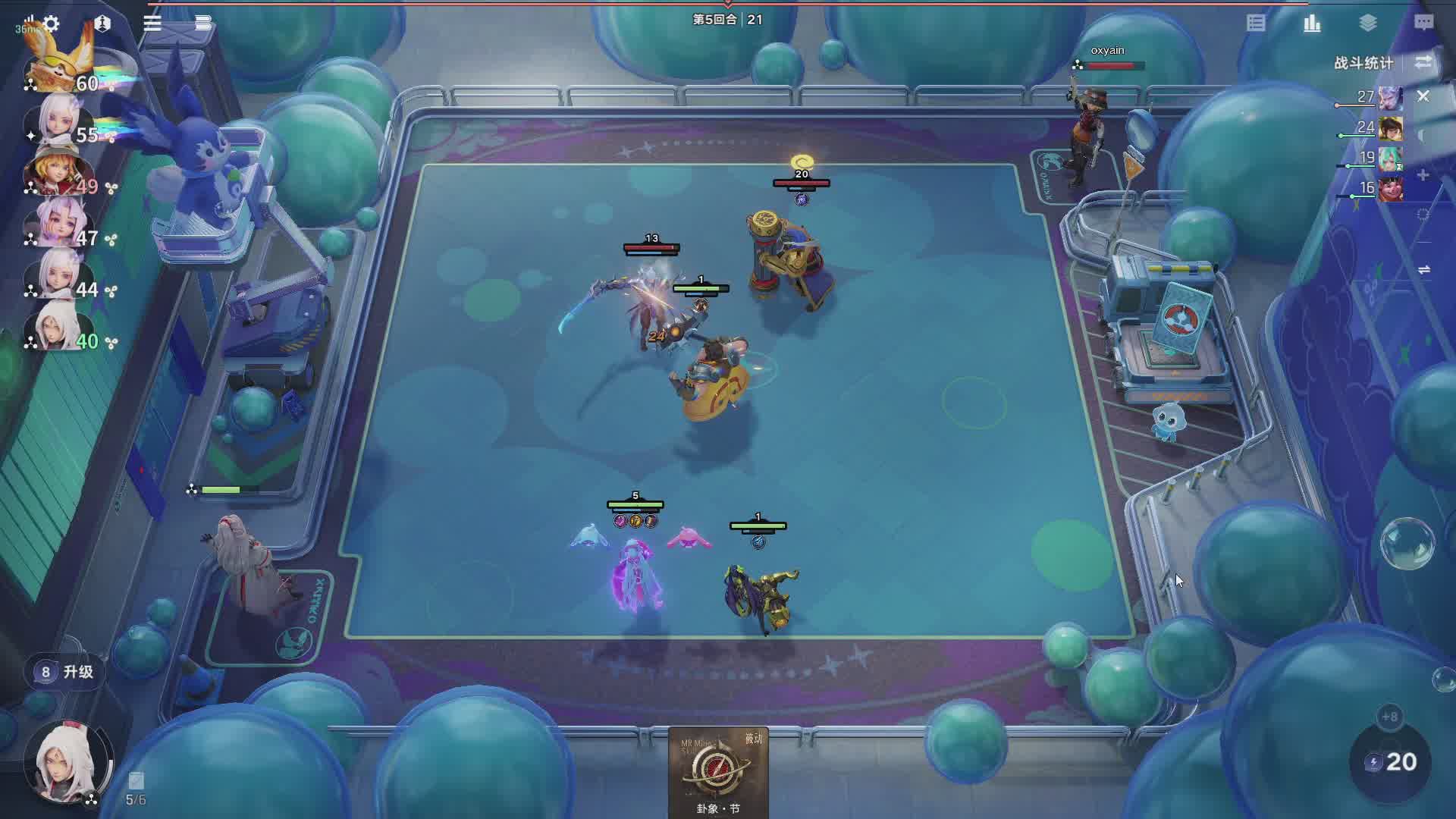The image size is (1456, 819).
Task: Open the settings gear
Action: click(x=51, y=24)
